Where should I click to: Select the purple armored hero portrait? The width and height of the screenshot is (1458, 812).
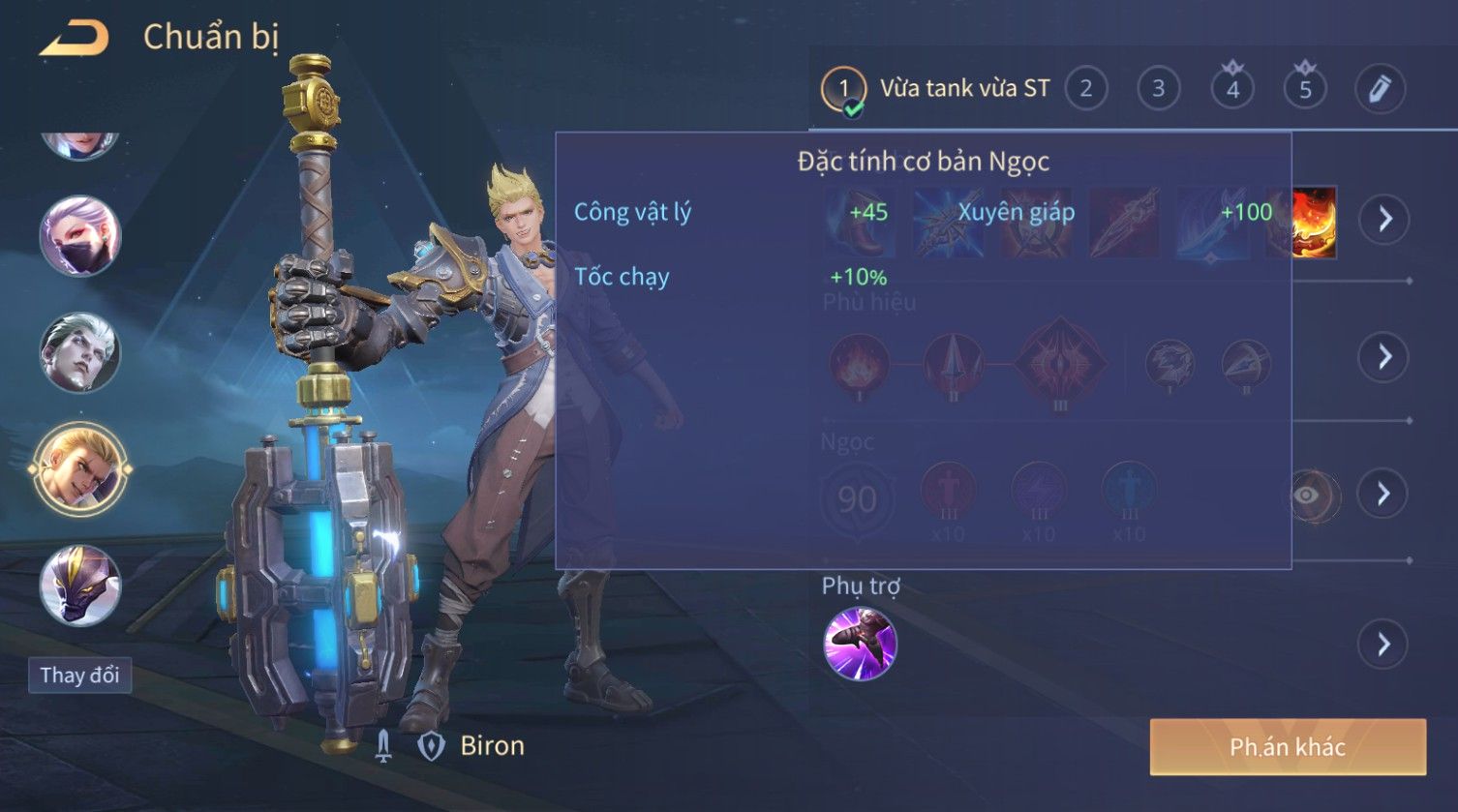[79, 586]
